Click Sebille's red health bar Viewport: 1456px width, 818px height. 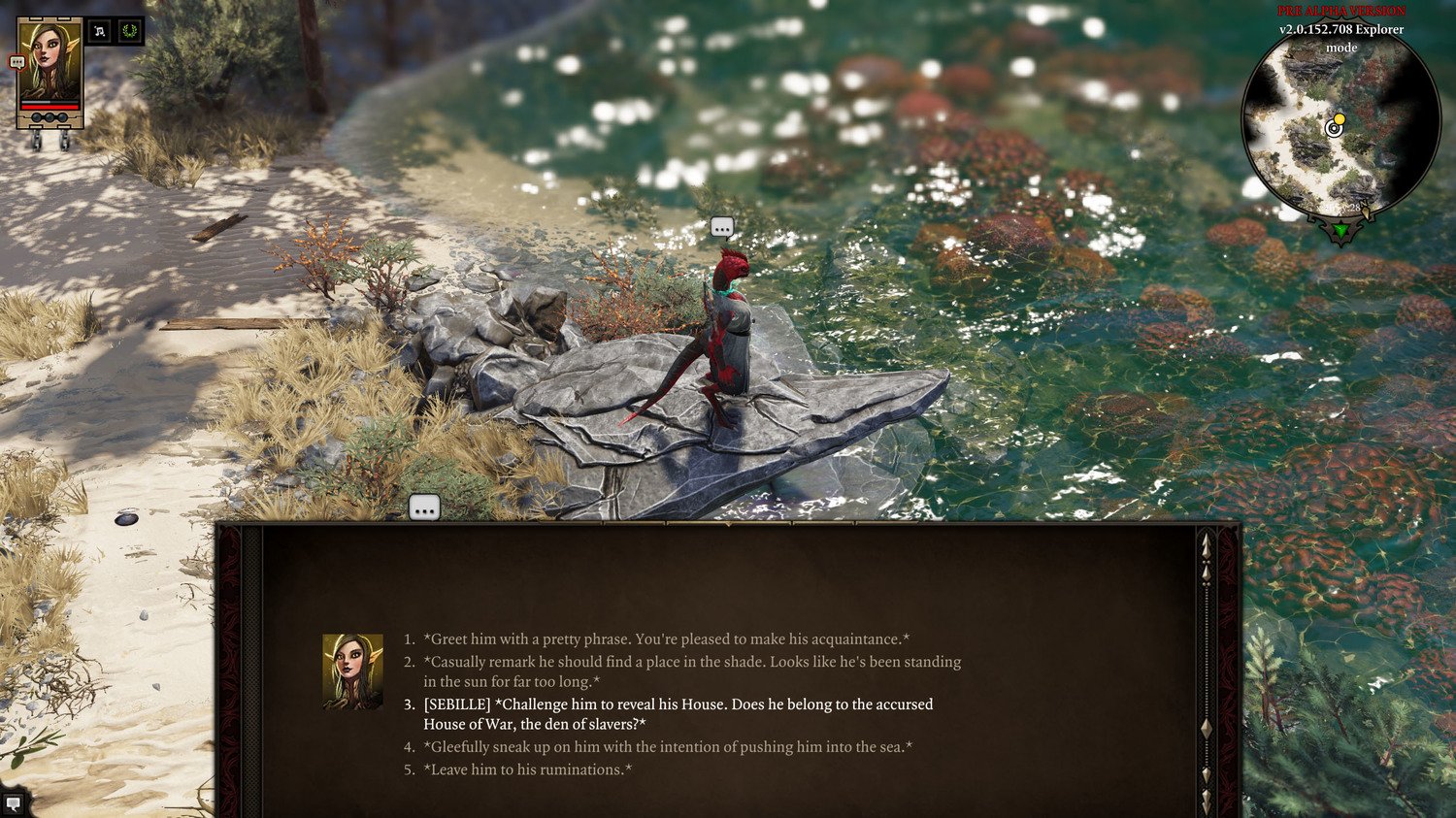coord(49,106)
